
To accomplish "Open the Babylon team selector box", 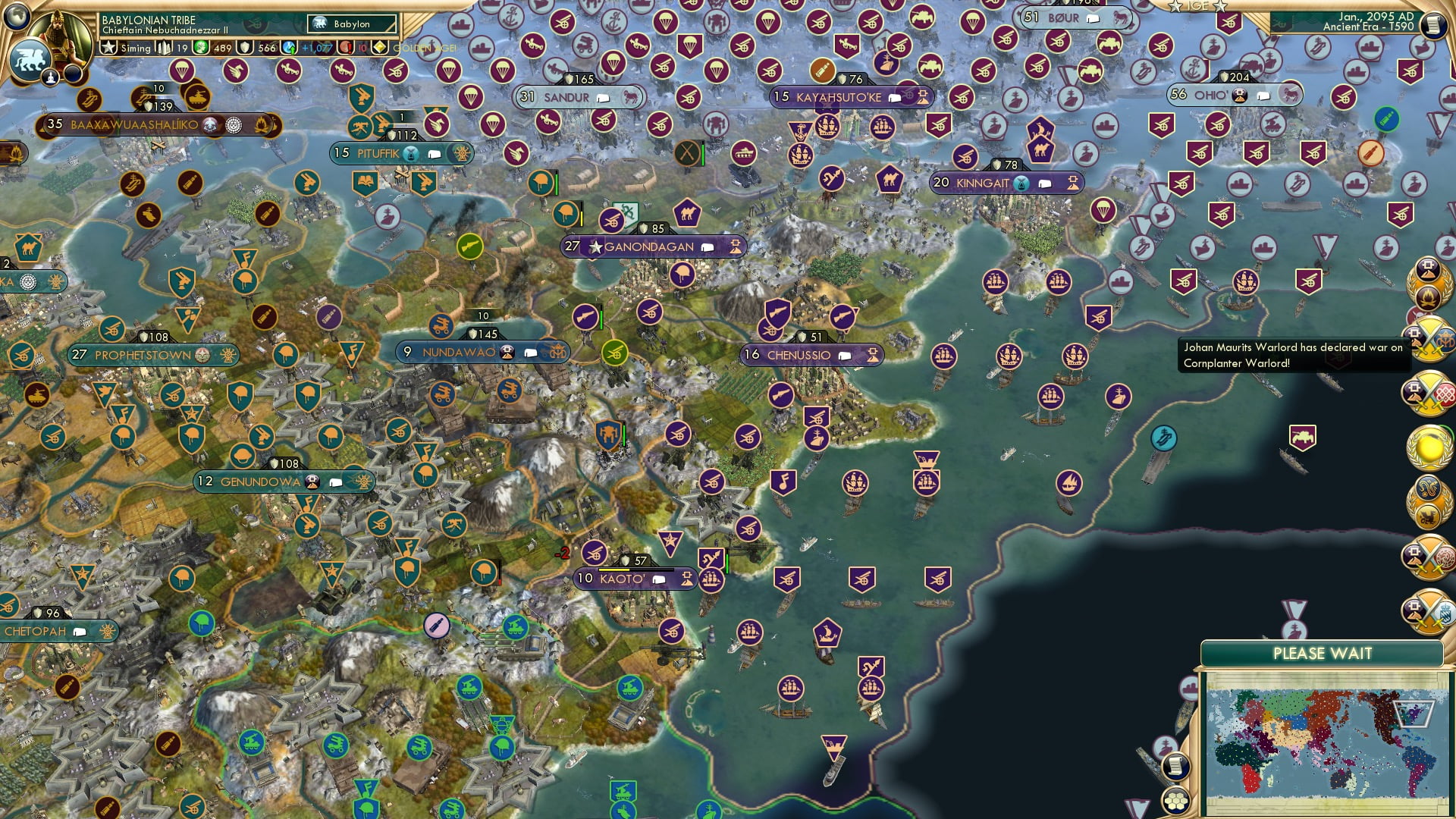I will (x=353, y=24).
